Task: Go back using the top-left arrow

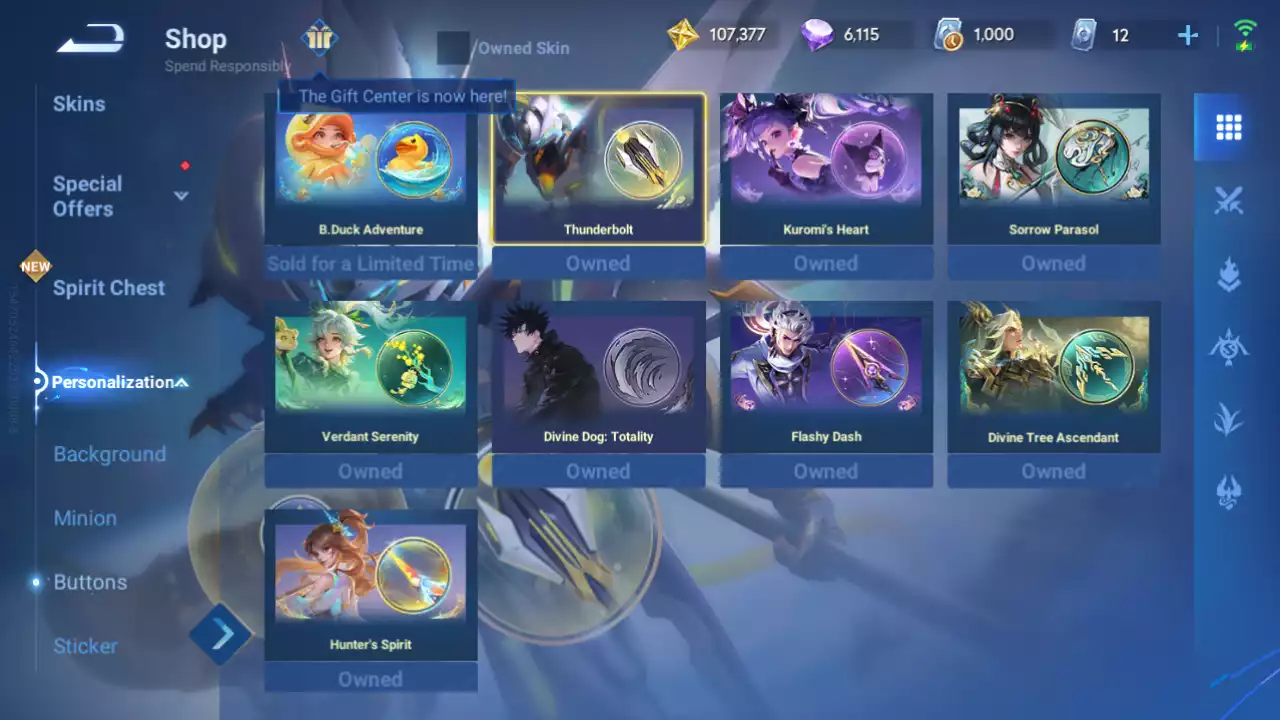Action: (90, 40)
